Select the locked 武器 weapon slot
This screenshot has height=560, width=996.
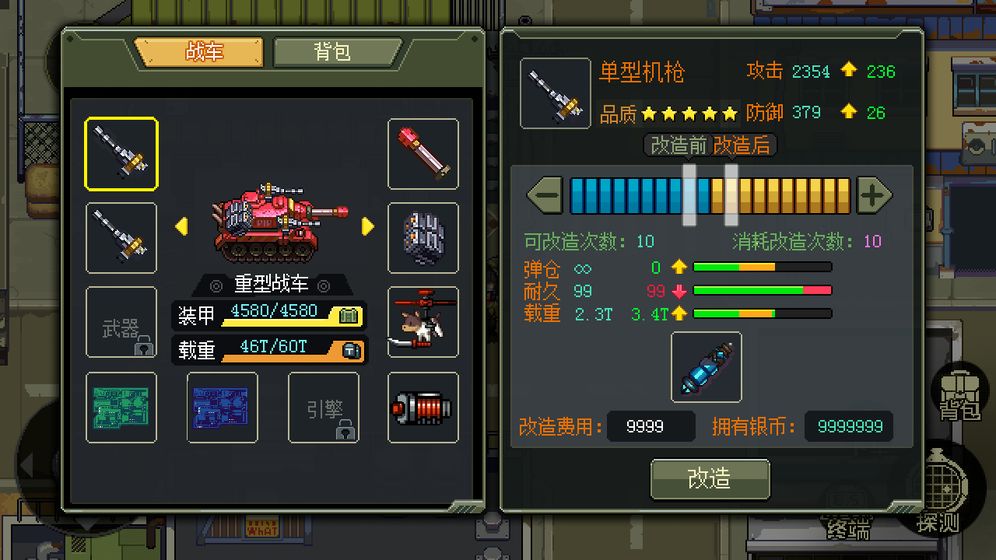point(121,323)
